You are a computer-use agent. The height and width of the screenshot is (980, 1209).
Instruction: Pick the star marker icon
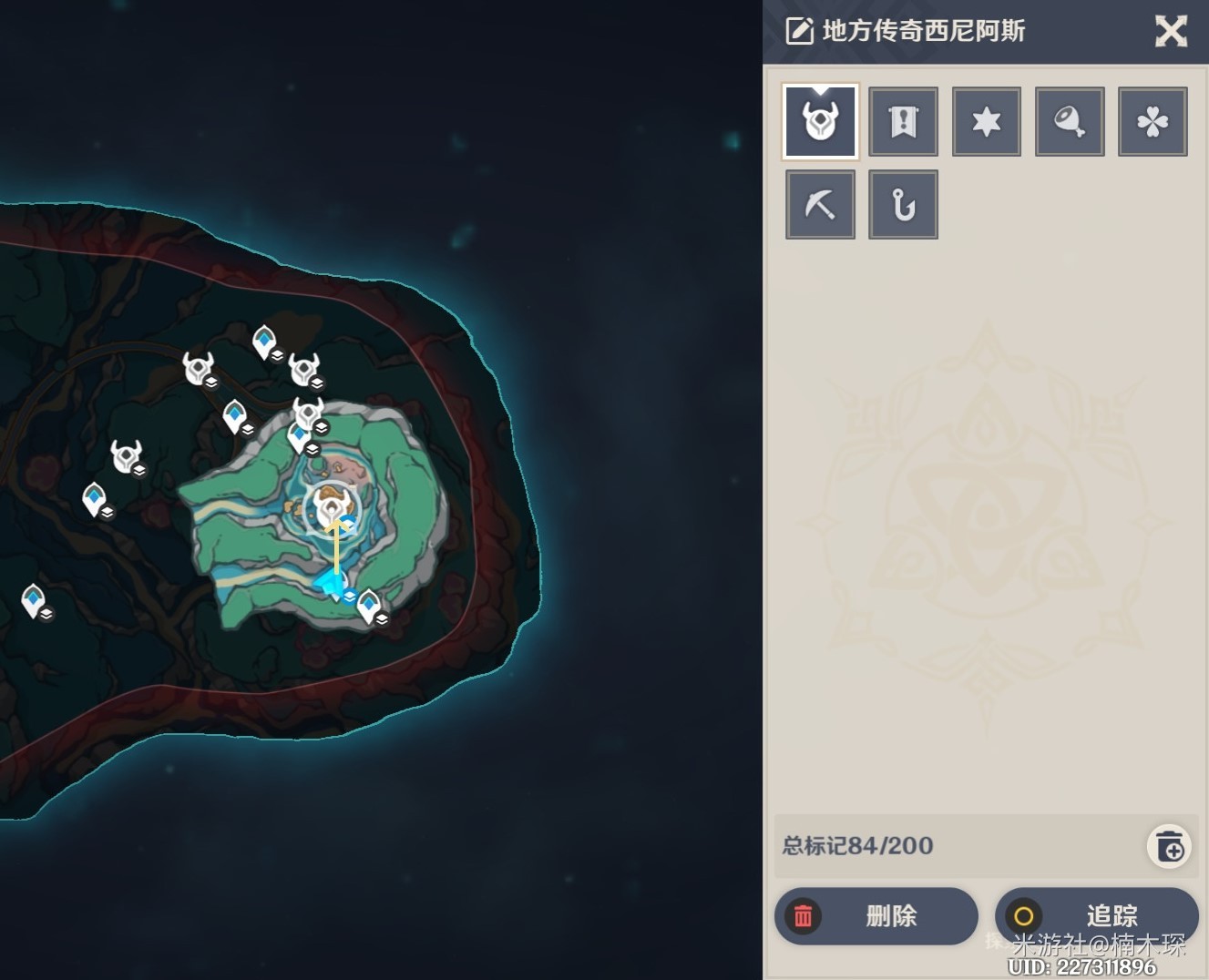click(x=986, y=121)
